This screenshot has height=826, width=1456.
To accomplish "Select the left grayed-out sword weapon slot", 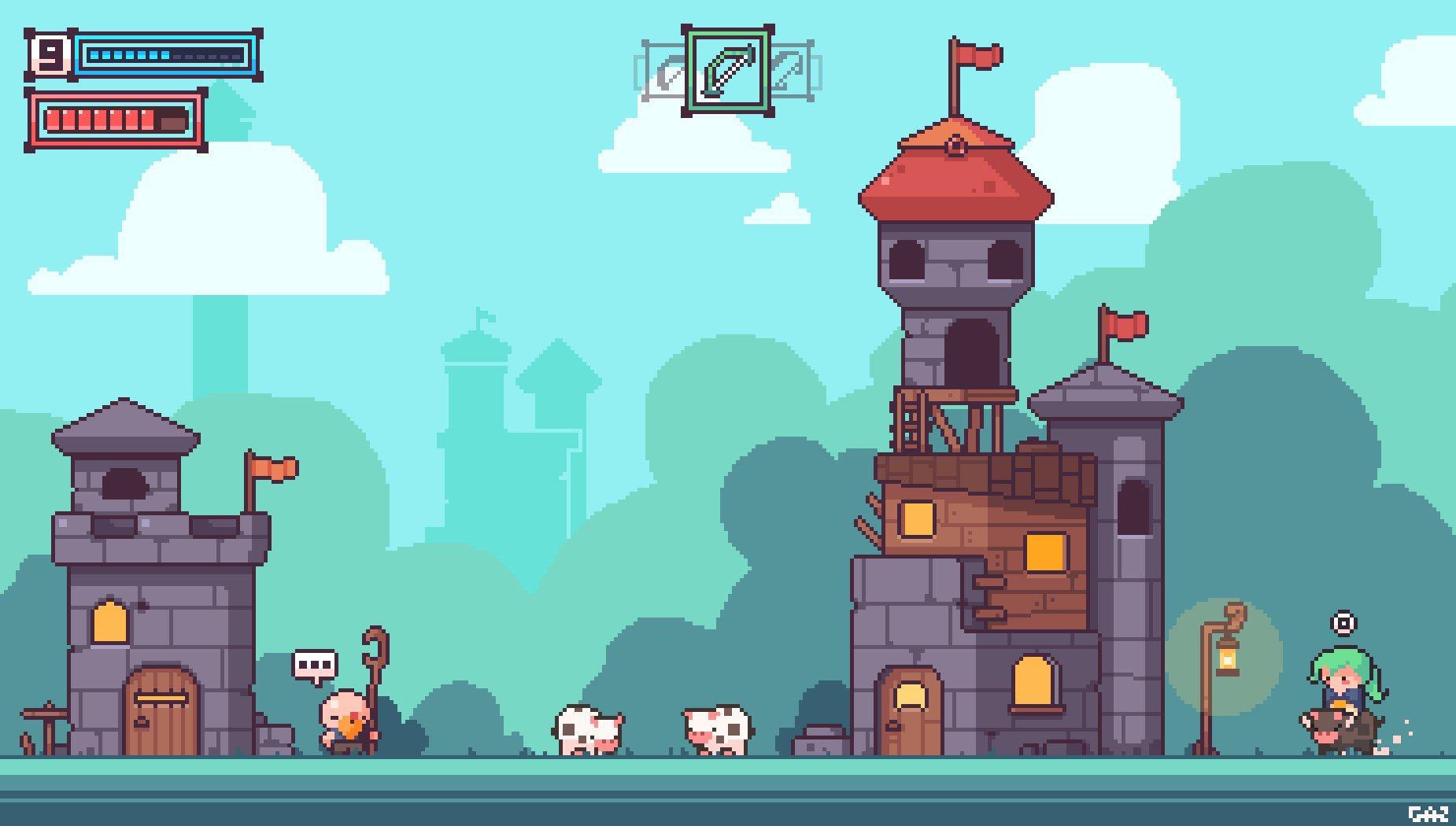I will coord(665,71).
